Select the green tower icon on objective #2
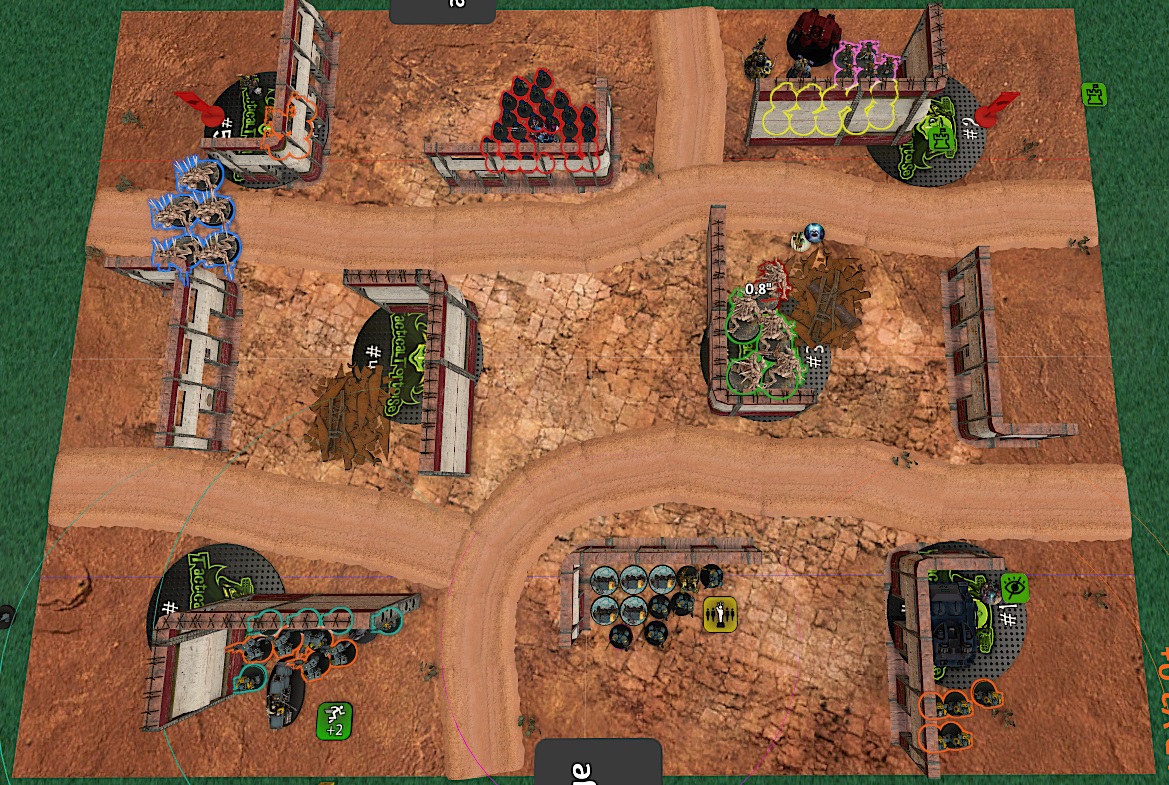Screen dimensions: 1169x785 (x=942, y=138)
